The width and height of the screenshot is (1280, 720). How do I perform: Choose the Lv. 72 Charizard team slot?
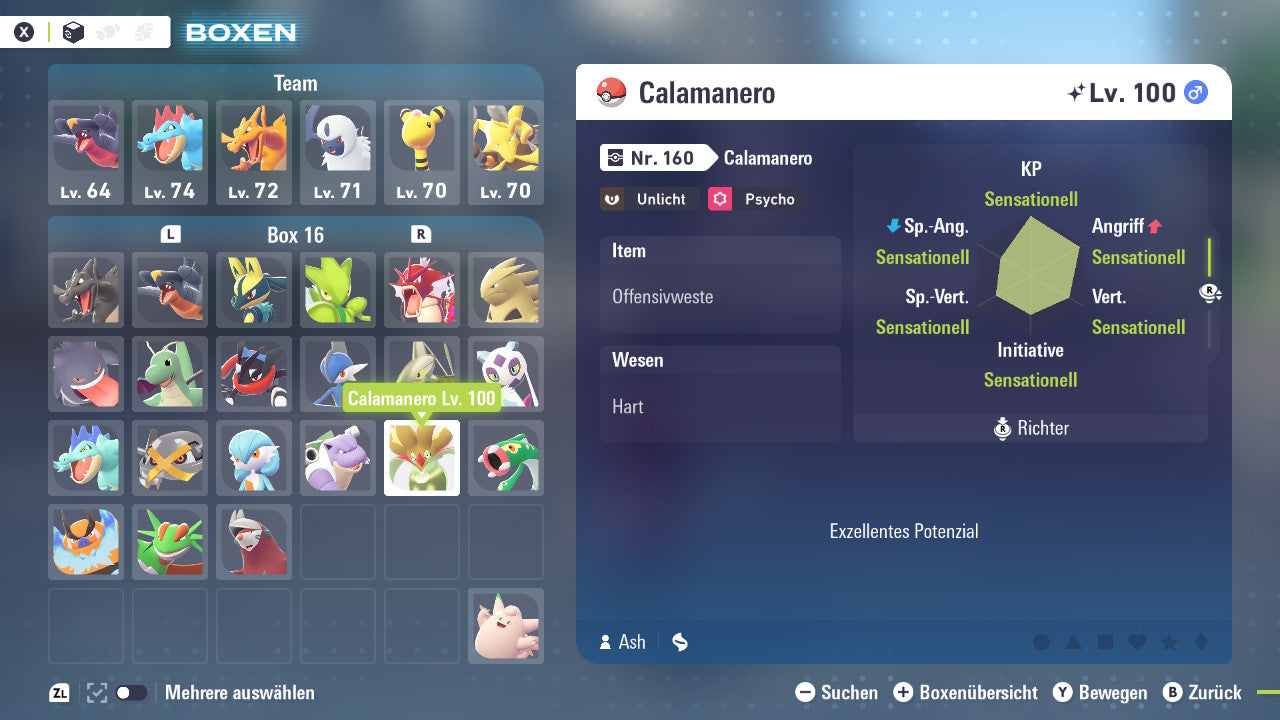pos(254,152)
